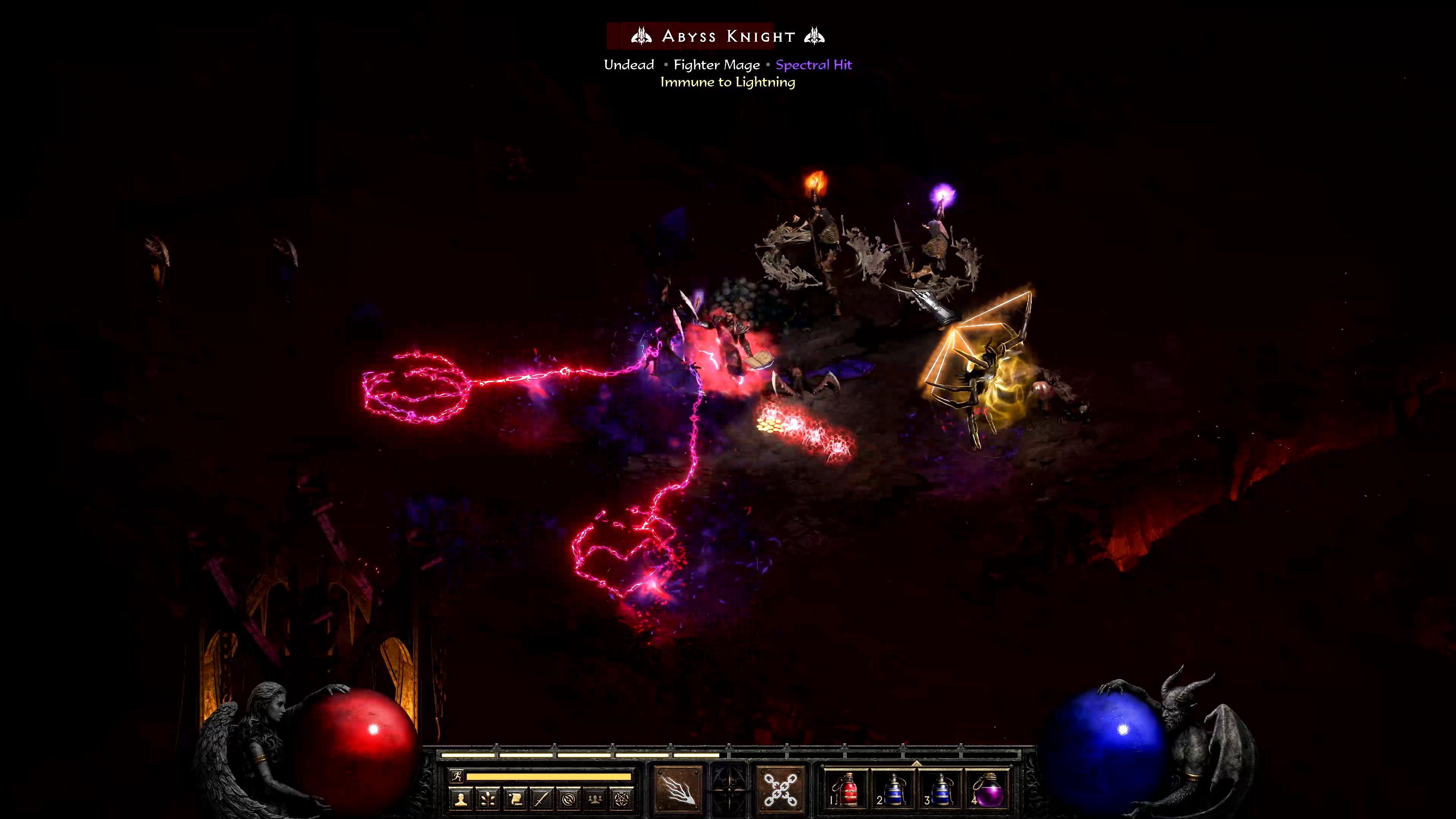Expand the potion belt via the arrow above it

tap(917, 764)
